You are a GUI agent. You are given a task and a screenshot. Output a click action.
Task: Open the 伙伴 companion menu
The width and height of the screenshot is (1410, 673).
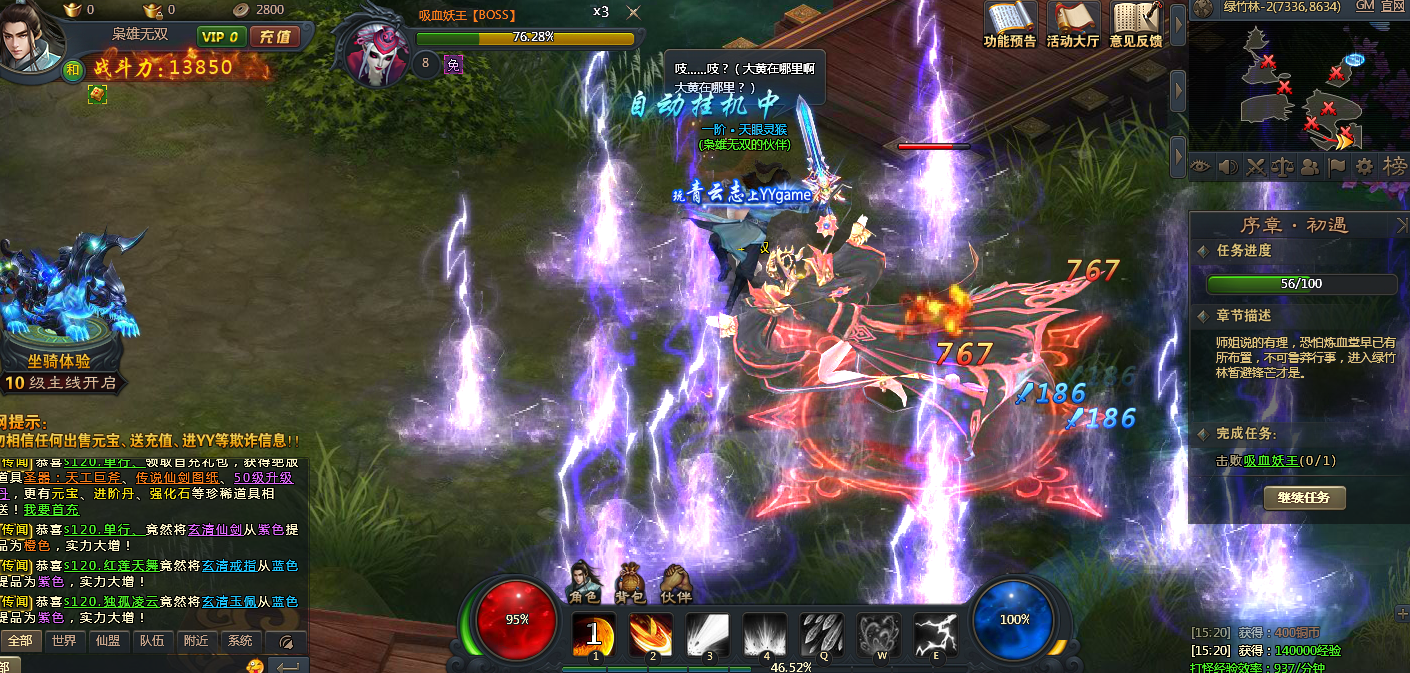(x=676, y=584)
